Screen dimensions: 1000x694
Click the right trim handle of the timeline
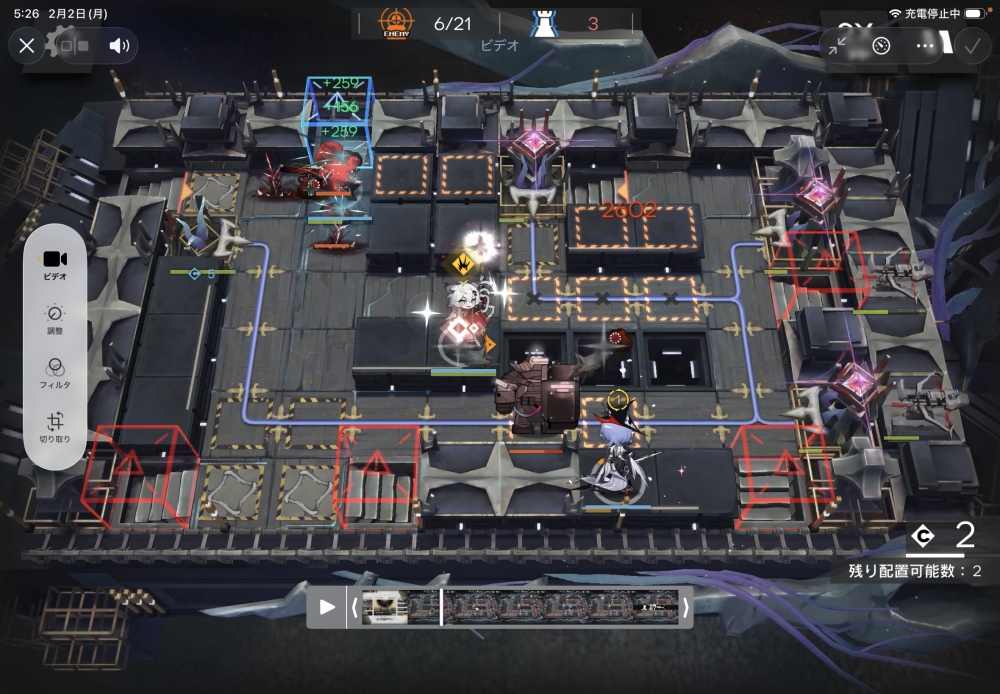click(x=685, y=607)
